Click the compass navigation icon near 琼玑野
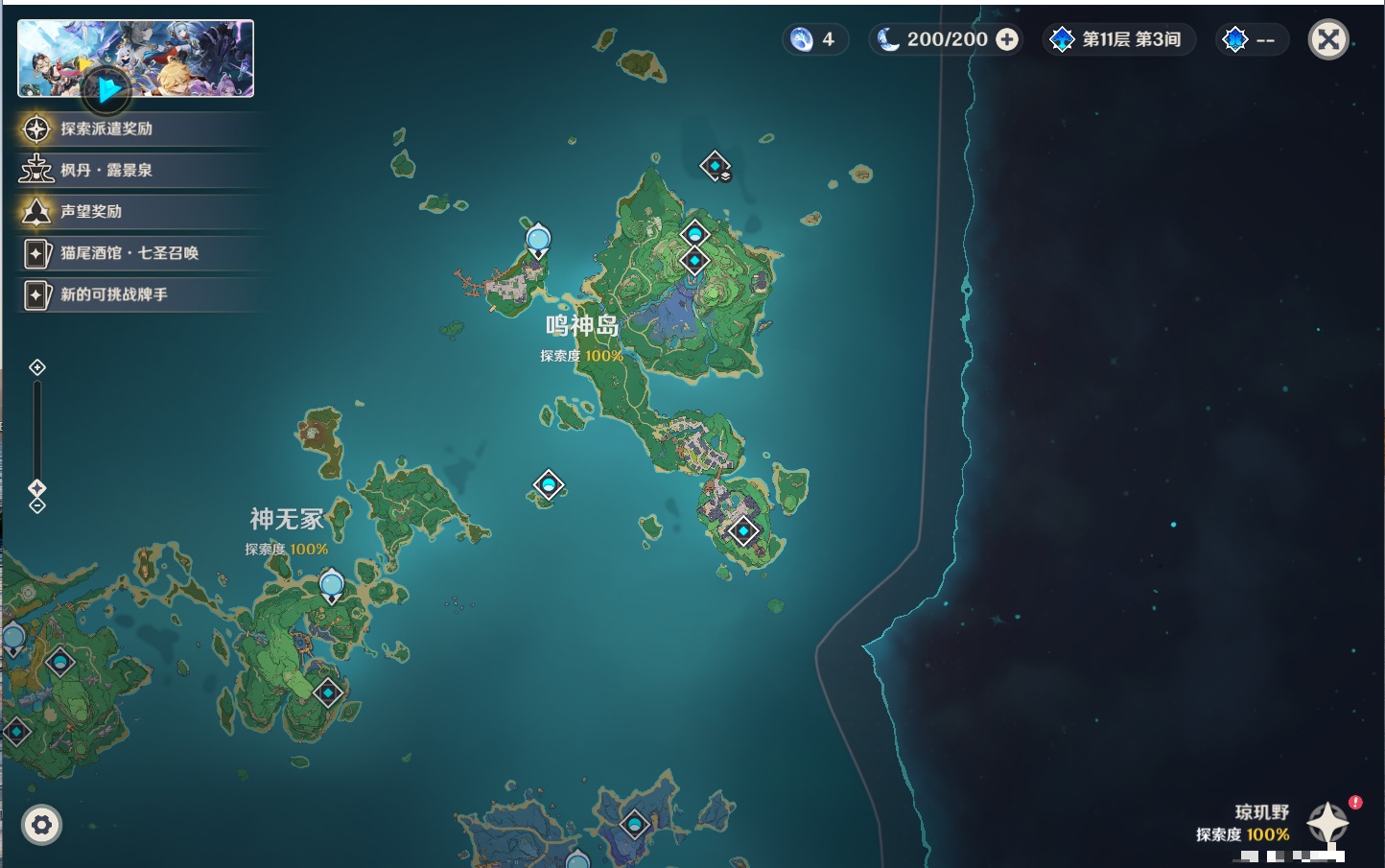 click(1328, 822)
